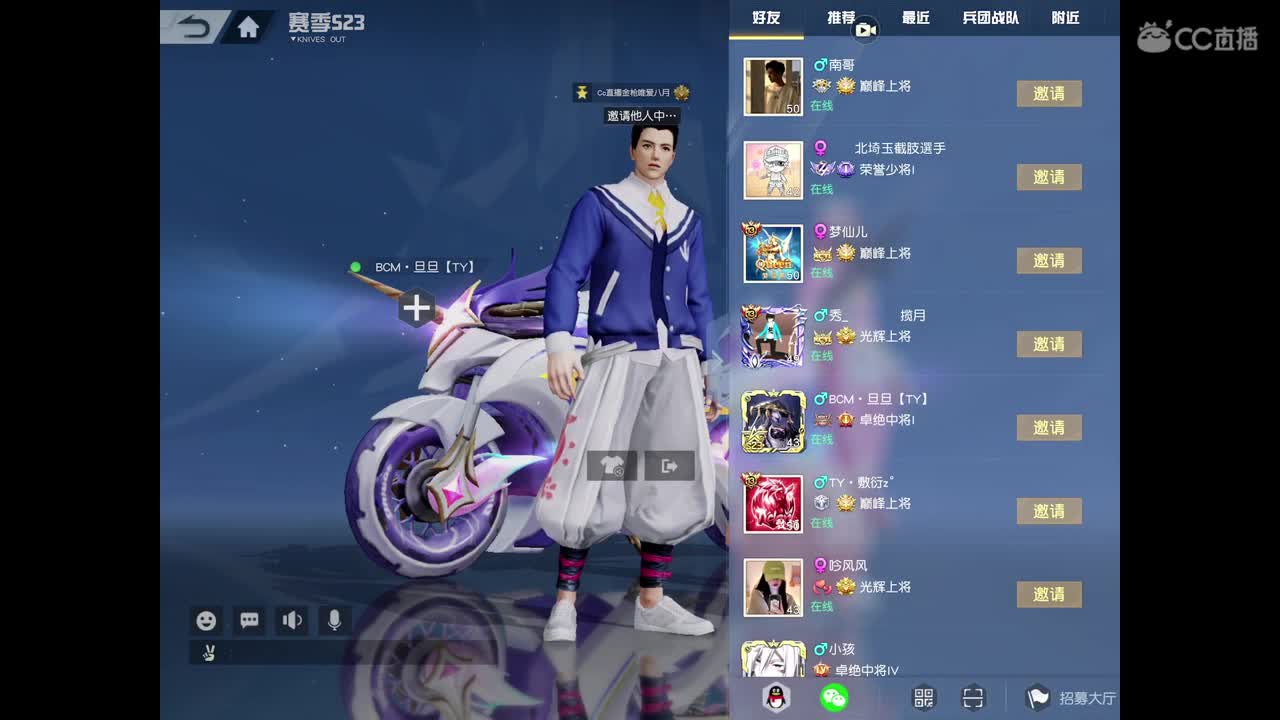Open the emoji picker in the chat bar
The image size is (1280, 720).
[206, 621]
